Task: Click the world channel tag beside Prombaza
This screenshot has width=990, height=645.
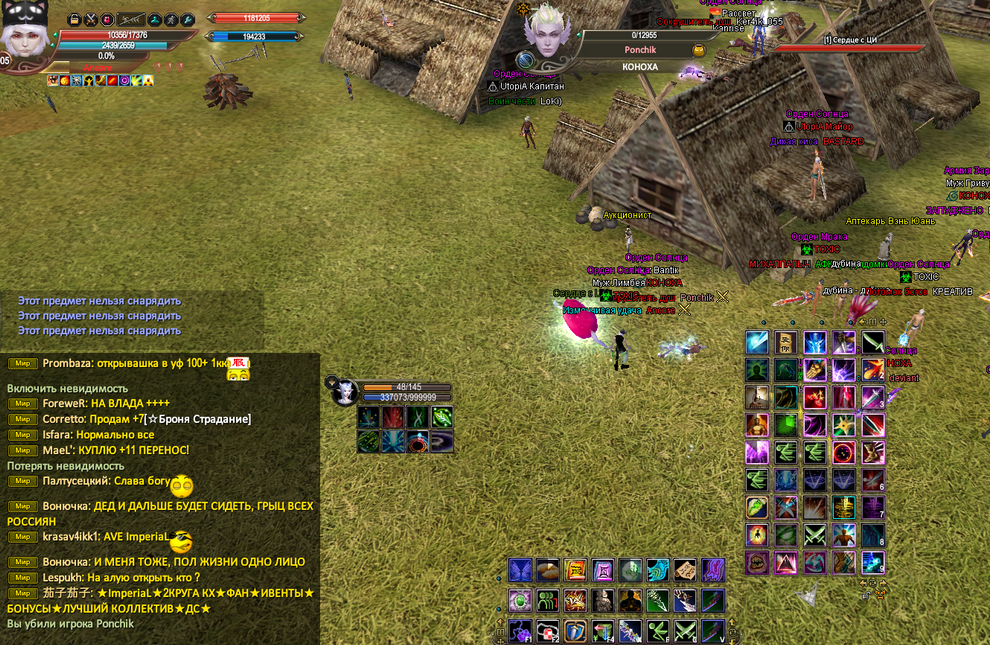Action: tap(22, 363)
